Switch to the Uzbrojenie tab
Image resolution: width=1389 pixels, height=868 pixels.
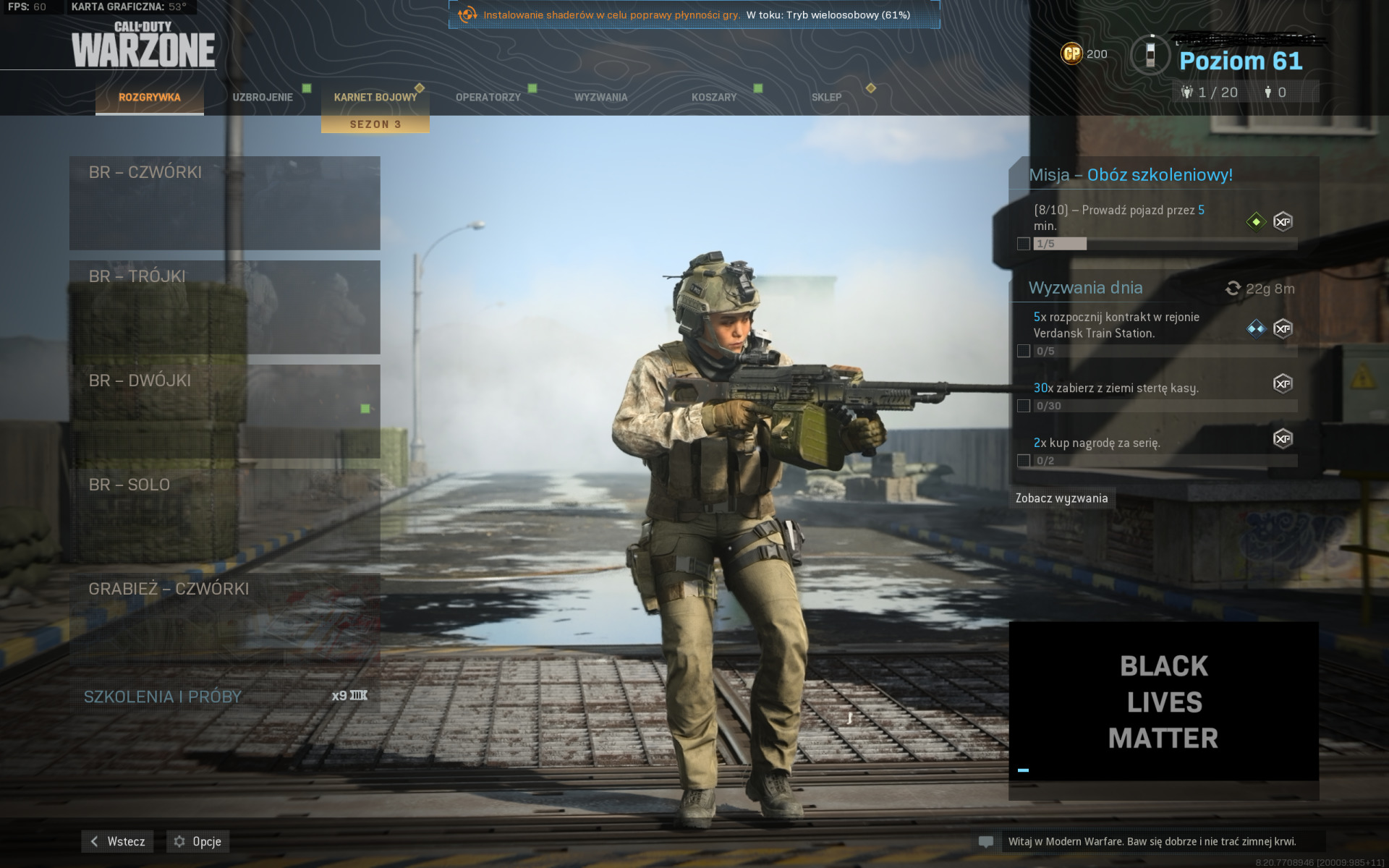click(x=263, y=97)
